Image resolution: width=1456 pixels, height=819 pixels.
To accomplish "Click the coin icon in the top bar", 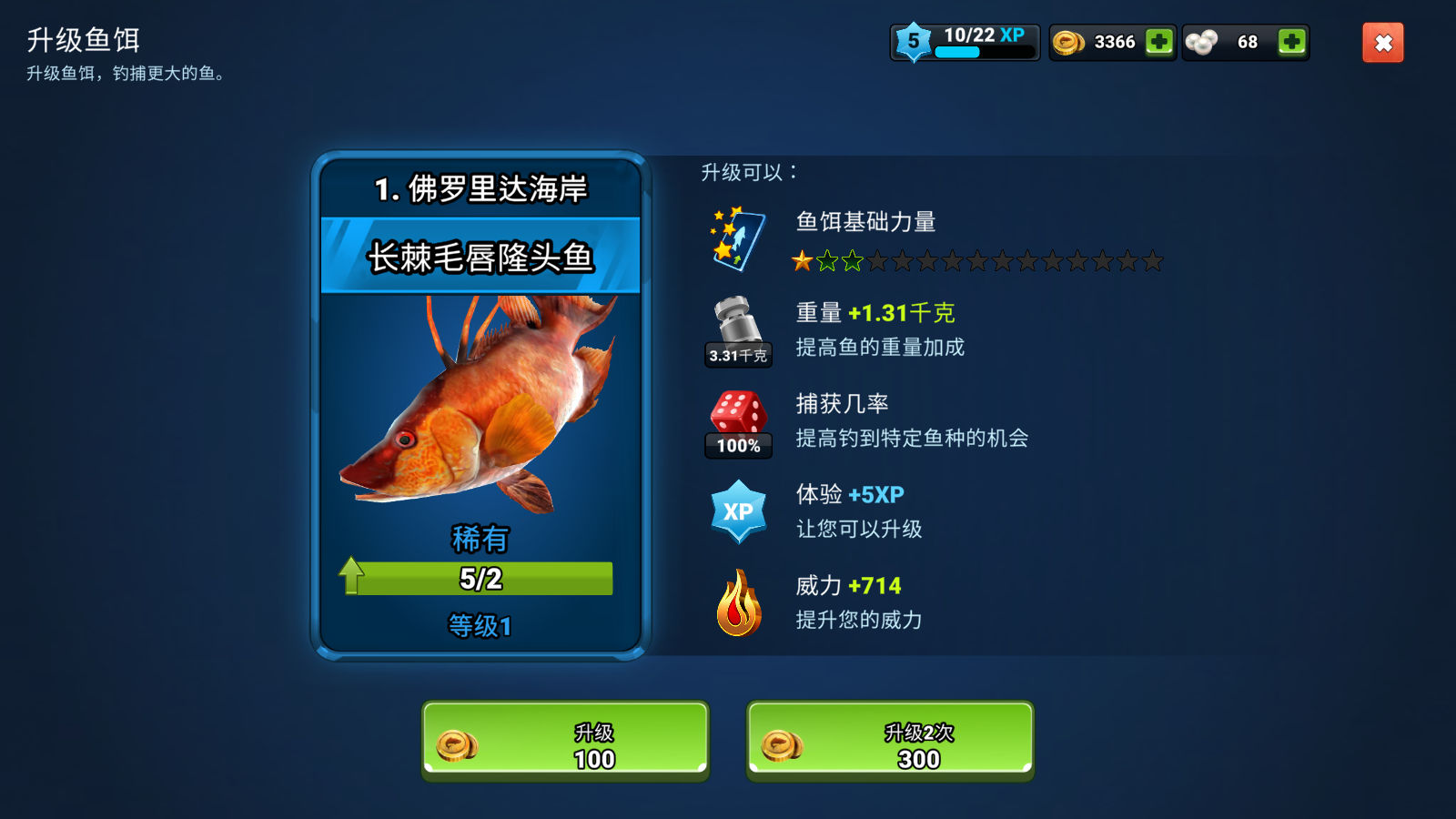I will click(x=1067, y=42).
